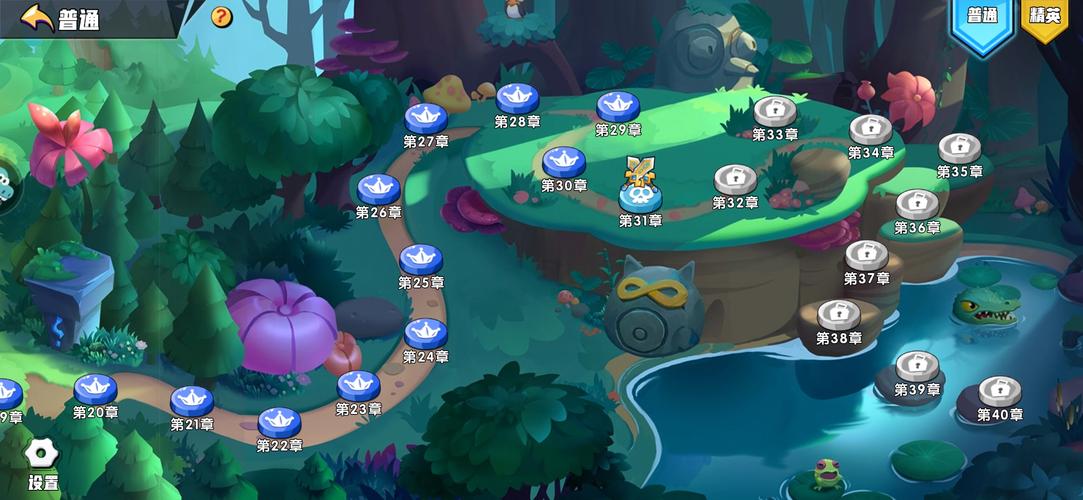The height and width of the screenshot is (500, 1083).
Task: Select the 第31章 boss chapter node
Action: click(x=640, y=192)
